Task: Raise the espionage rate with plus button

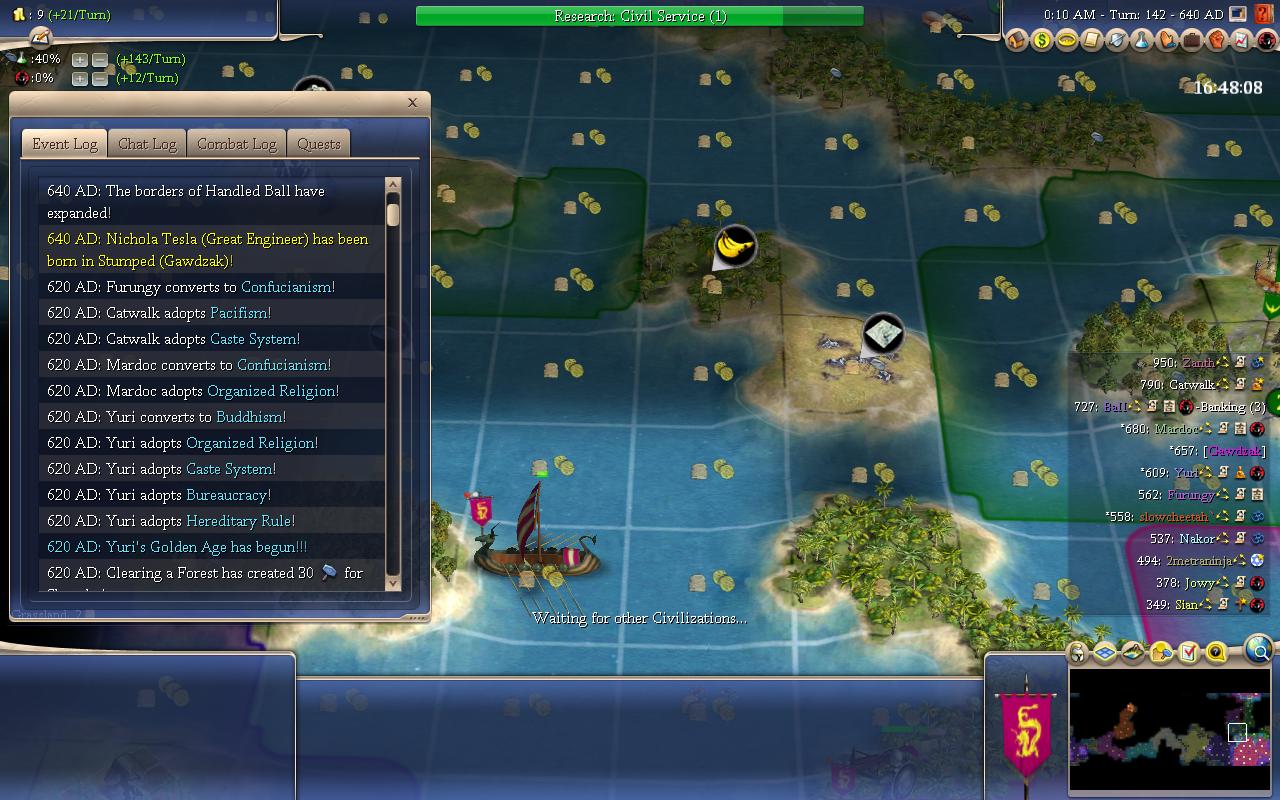Action: pos(80,78)
